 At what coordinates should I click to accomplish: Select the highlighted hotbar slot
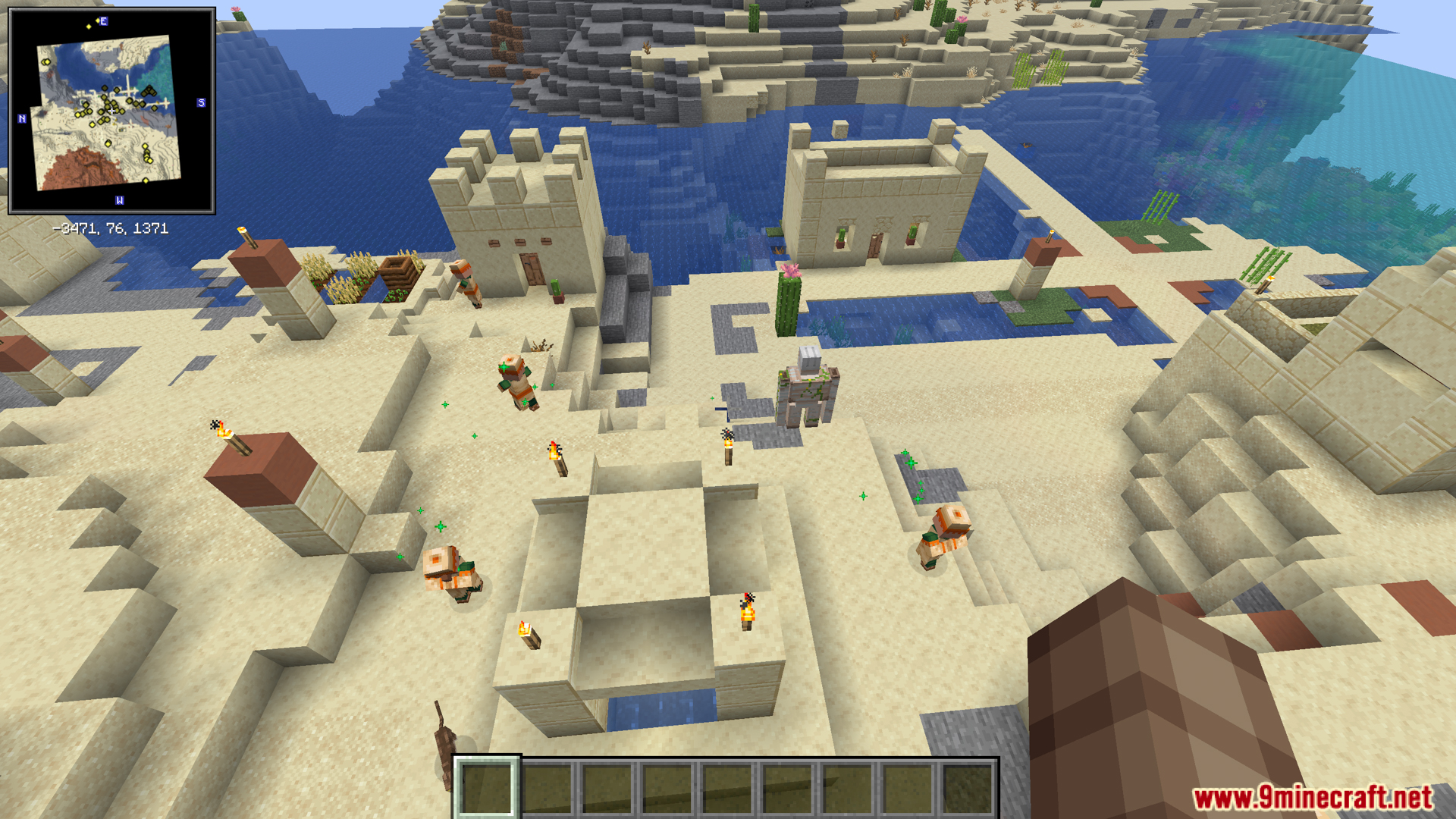tap(486, 788)
